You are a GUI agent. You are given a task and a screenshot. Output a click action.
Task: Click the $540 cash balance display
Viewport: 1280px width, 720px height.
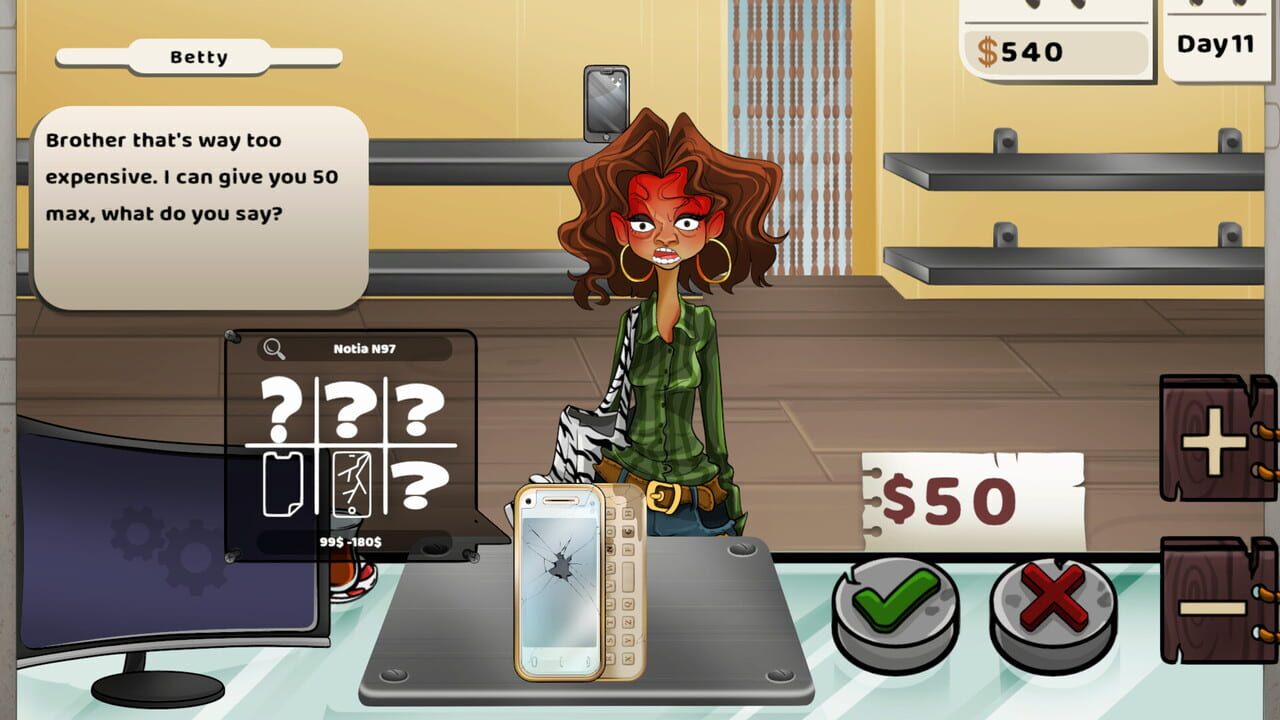[1020, 52]
